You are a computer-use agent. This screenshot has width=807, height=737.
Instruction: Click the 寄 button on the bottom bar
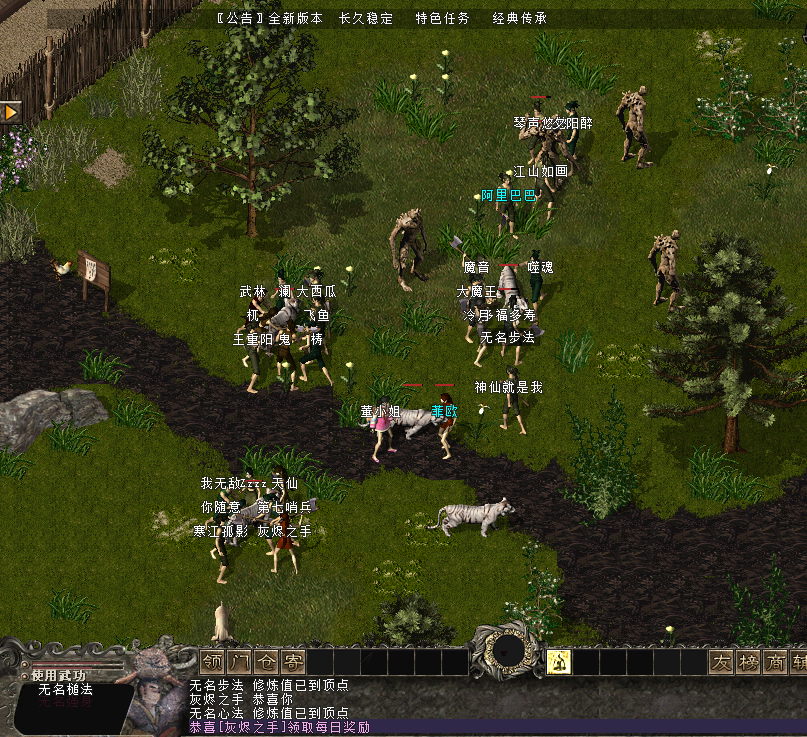[x=292, y=662]
